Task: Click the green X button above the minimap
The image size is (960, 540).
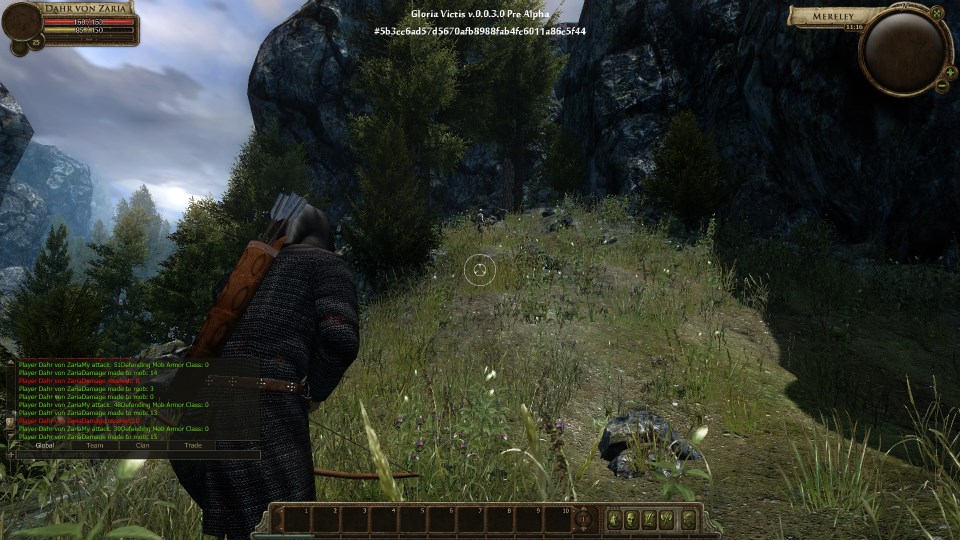Action: pos(937,13)
